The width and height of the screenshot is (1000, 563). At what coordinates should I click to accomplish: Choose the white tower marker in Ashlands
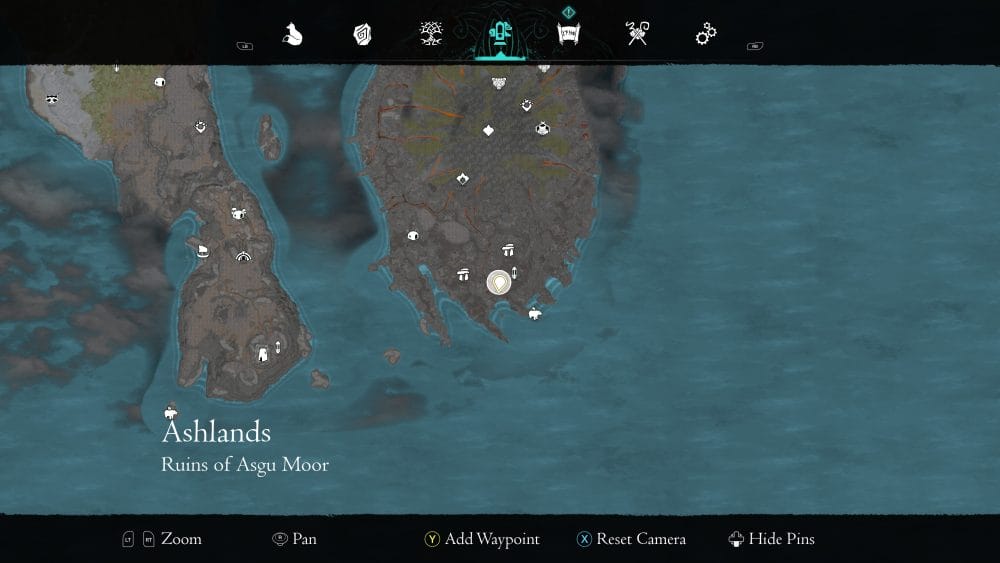pyautogui.click(x=263, y=353)
